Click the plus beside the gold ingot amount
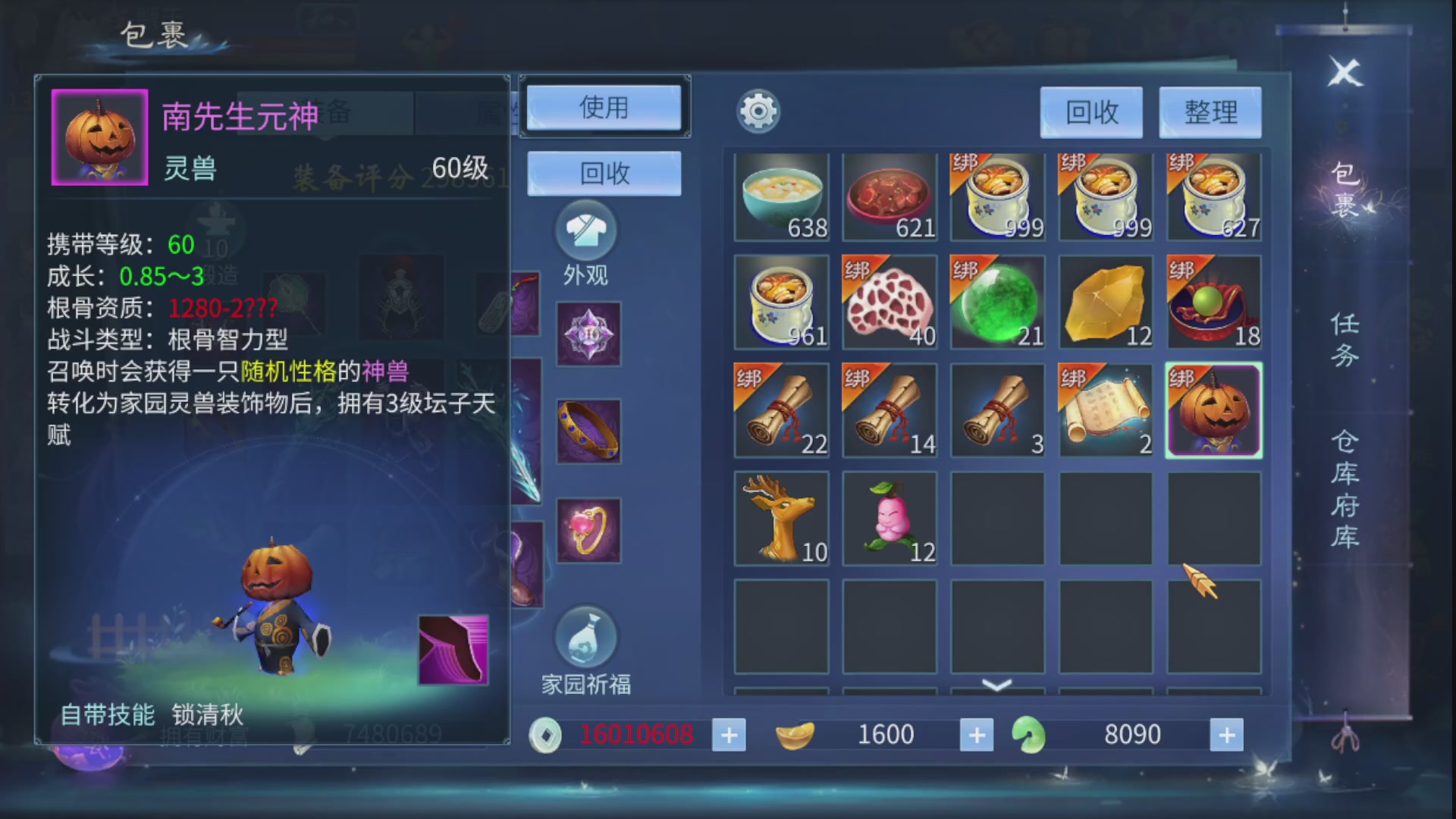The image size is (1456, 819). coord(977,734)
